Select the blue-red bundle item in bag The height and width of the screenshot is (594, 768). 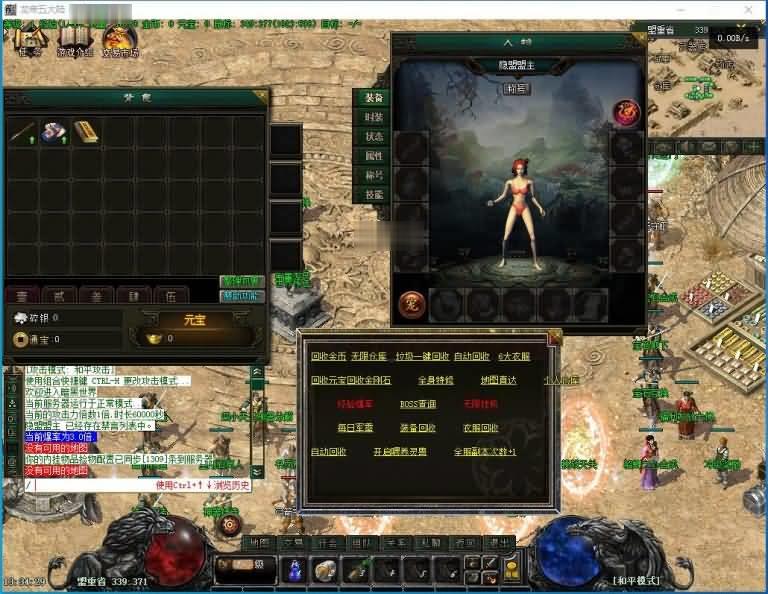click(x=54, y=132)
